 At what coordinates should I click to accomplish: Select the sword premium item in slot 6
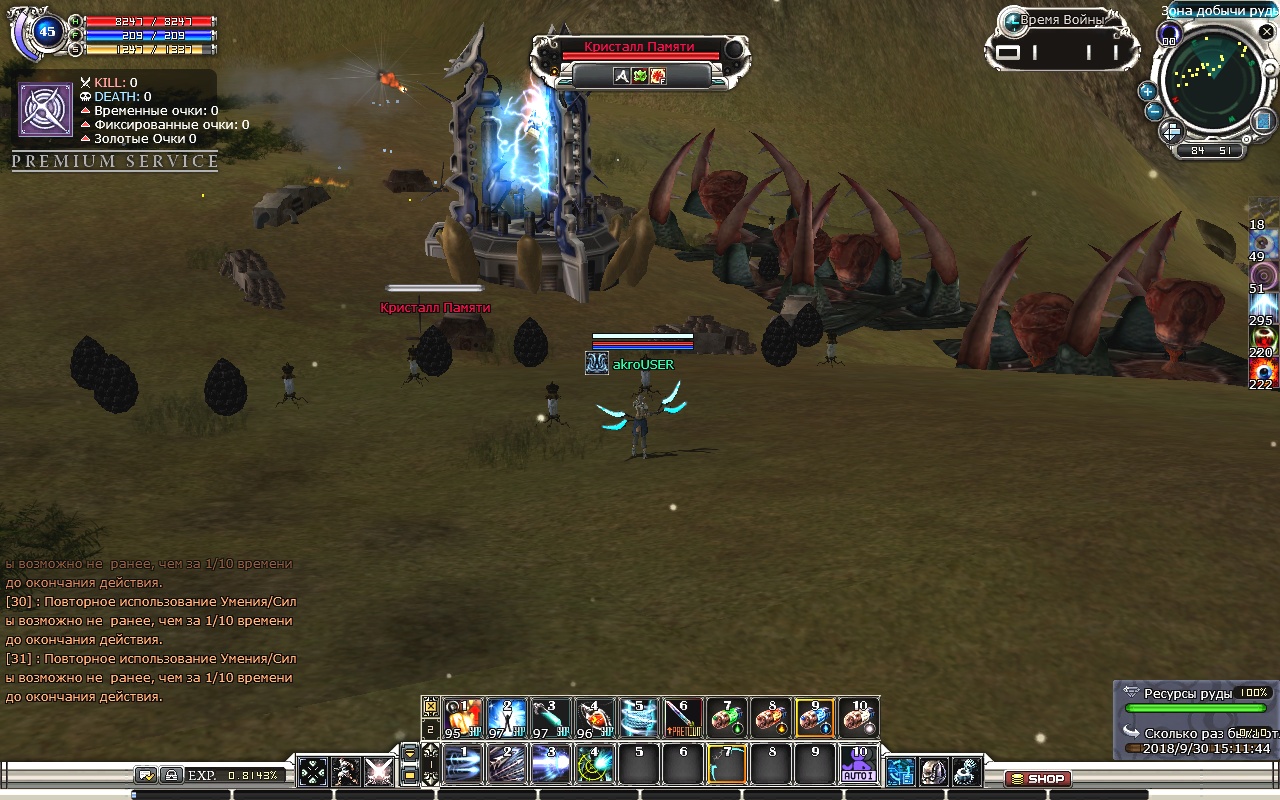(x=683, y=717)
